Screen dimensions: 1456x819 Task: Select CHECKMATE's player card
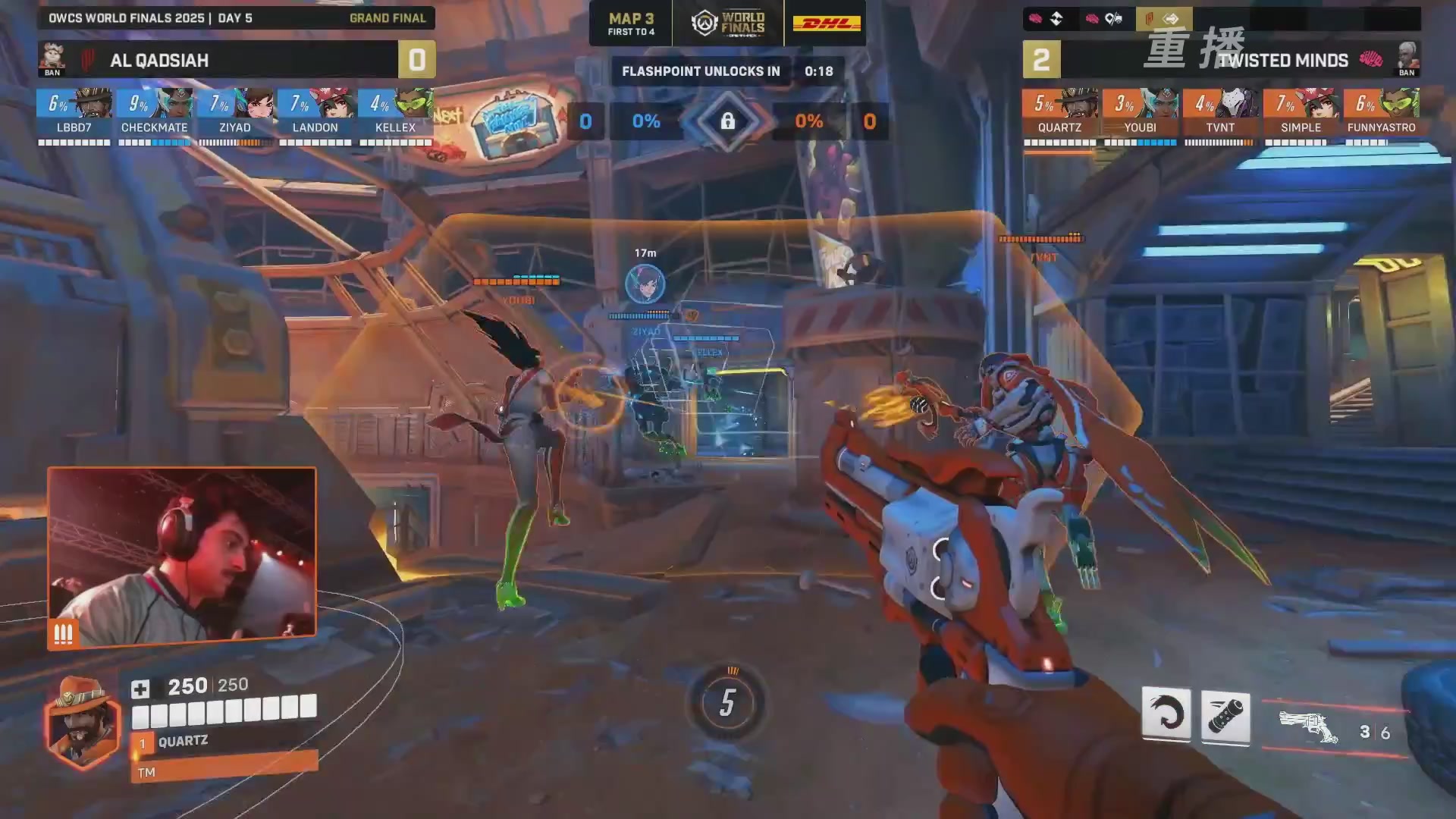pyautogui.click(x=155, y=114)
